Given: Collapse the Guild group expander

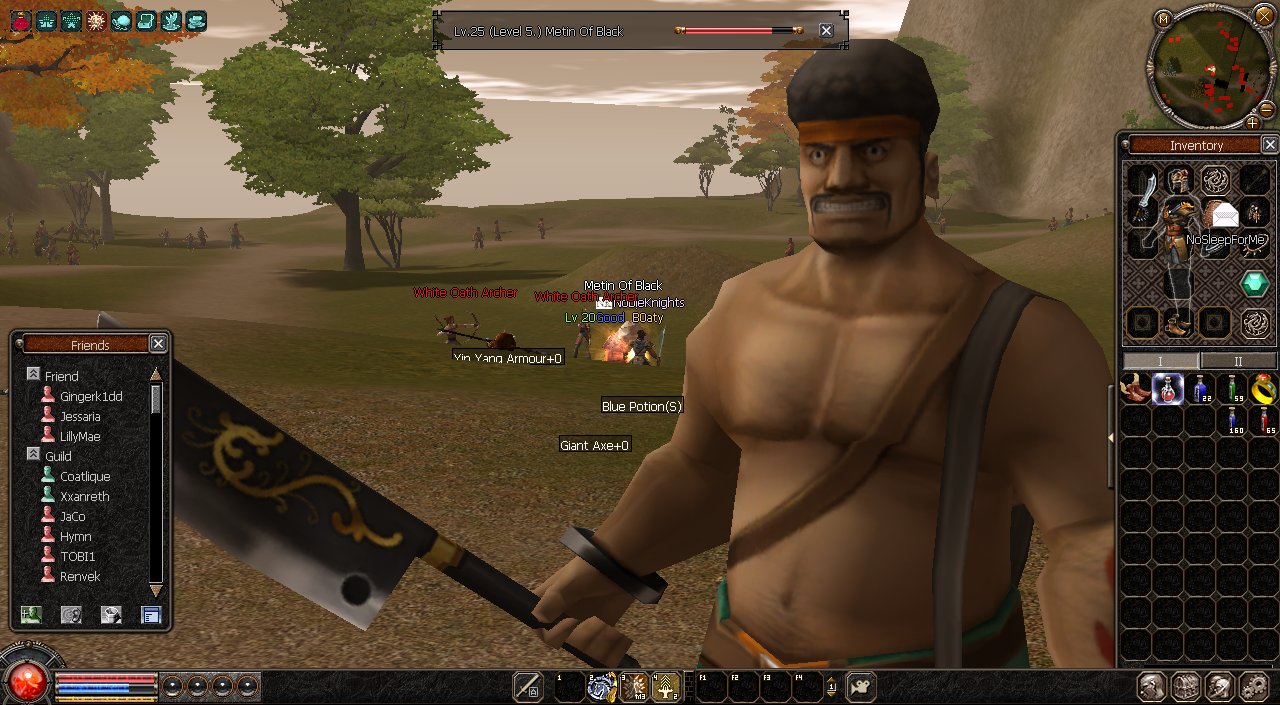Looking at the screenshot, I should coord(33,455).
